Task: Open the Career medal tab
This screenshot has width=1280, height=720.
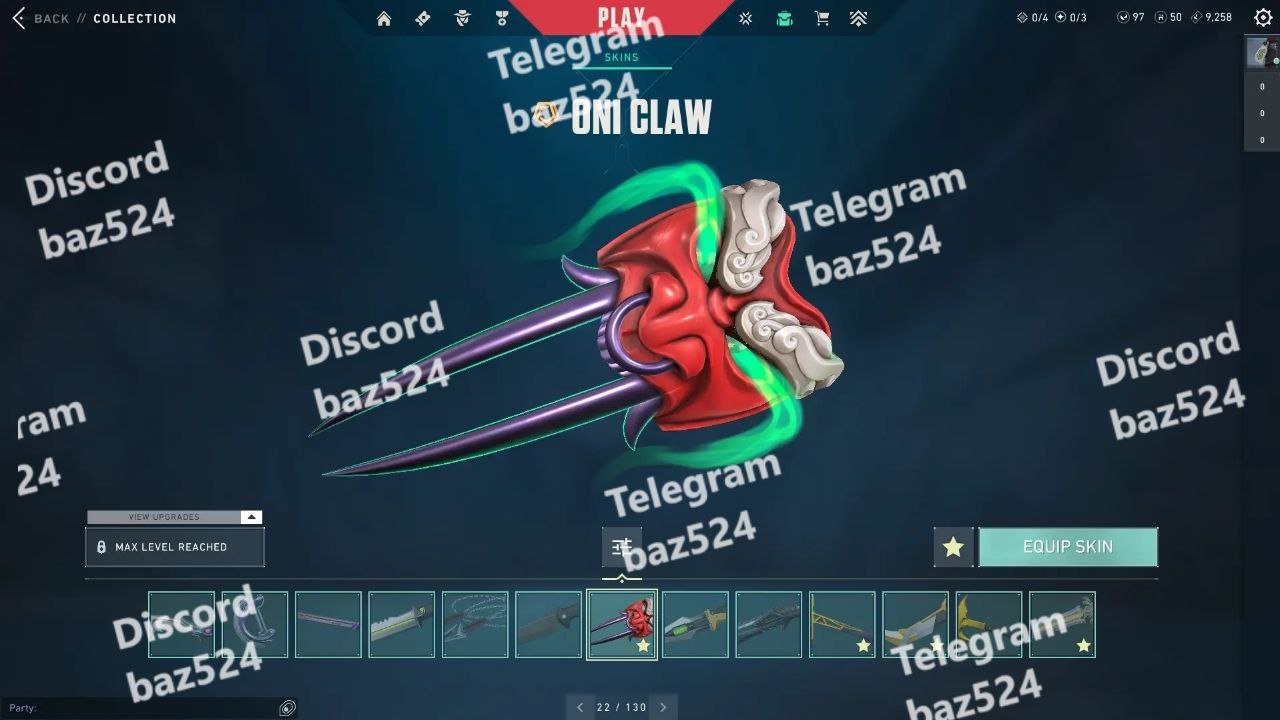Action: click(502, 18)
